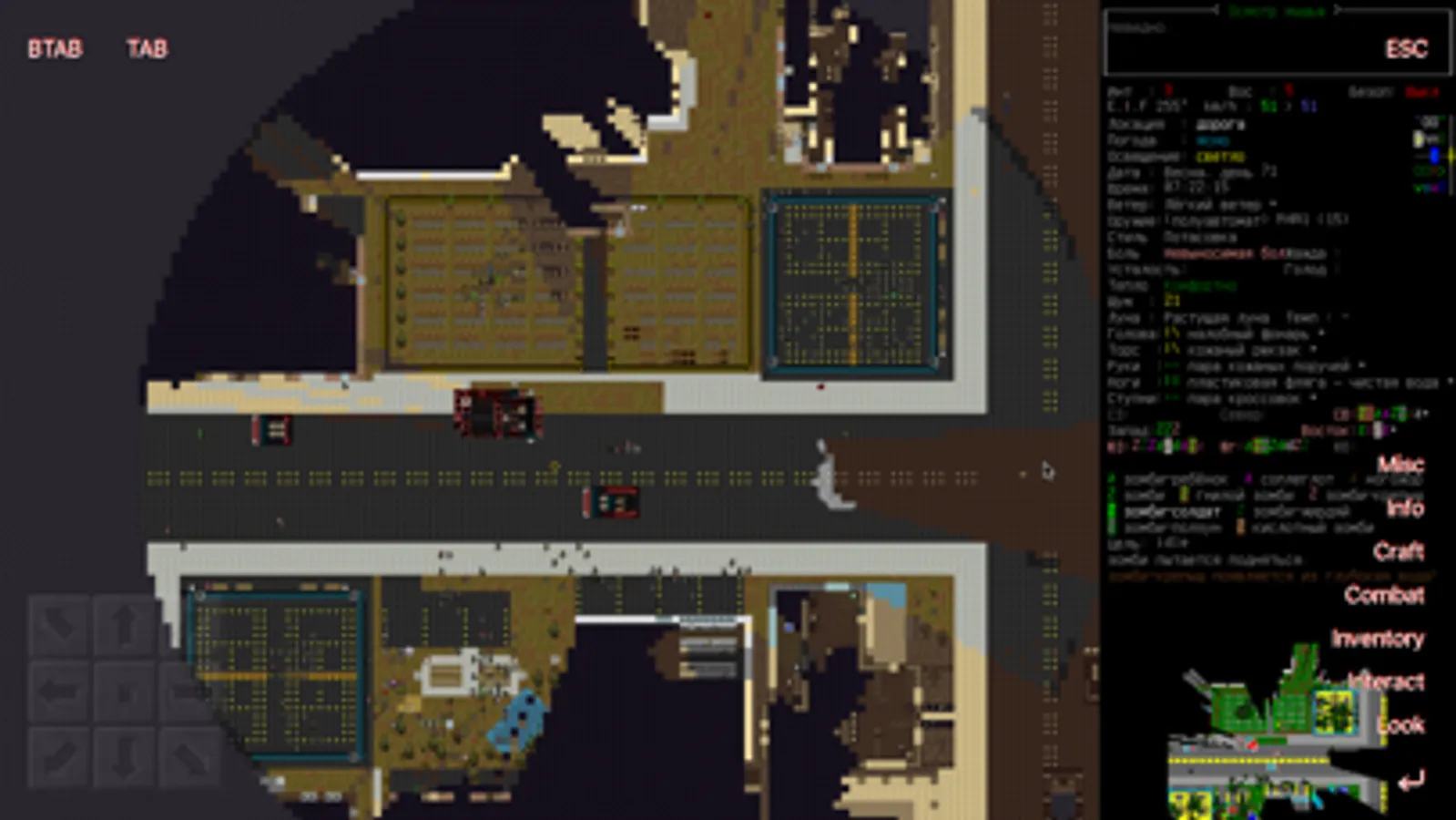The image size is (1456, 820).
Task: Tap the BTAB button
Action: [55, 49]
